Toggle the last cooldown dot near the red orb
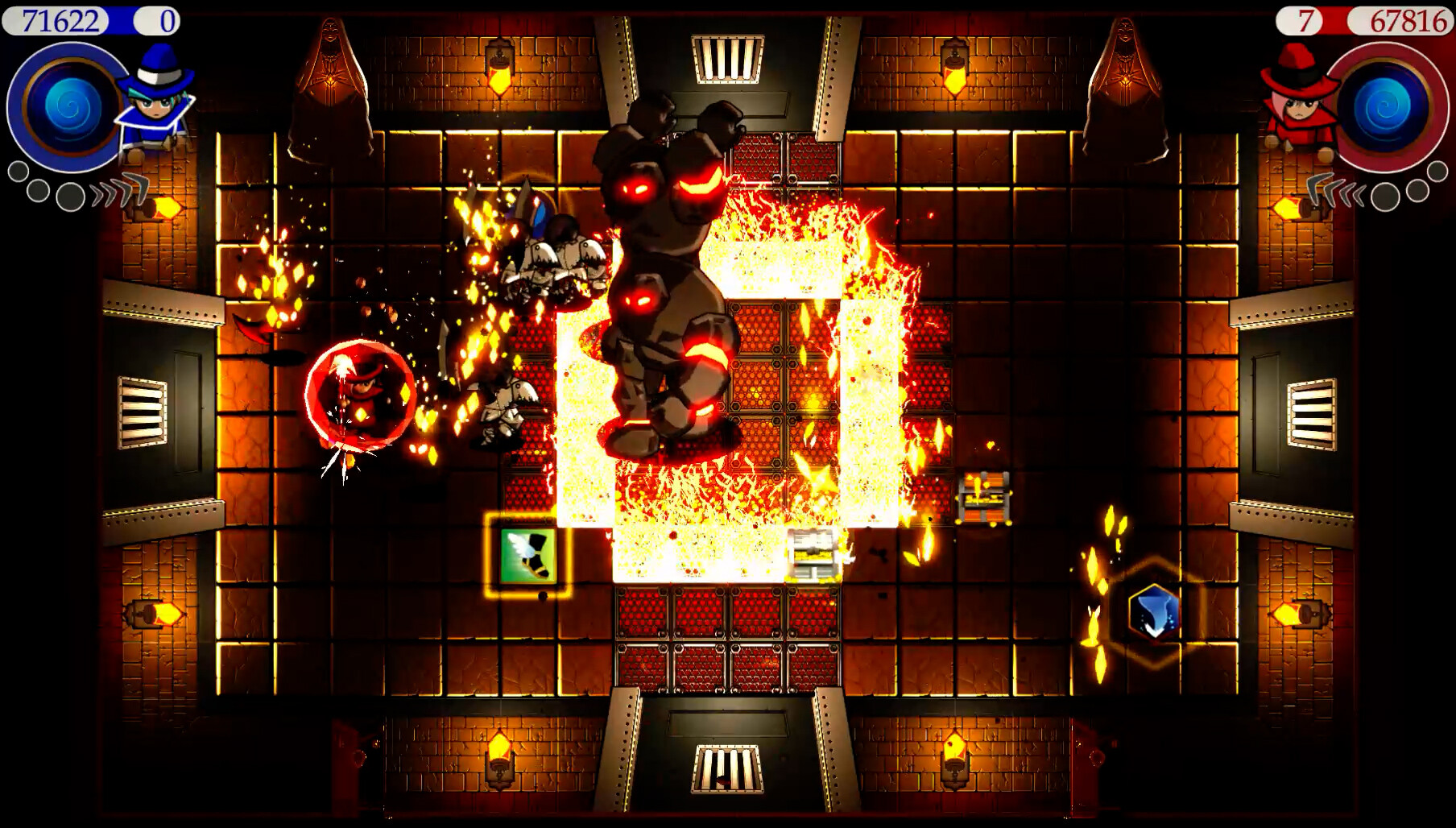Image resolution: width=1456 pixels, height=828 pixels. 1437,171
